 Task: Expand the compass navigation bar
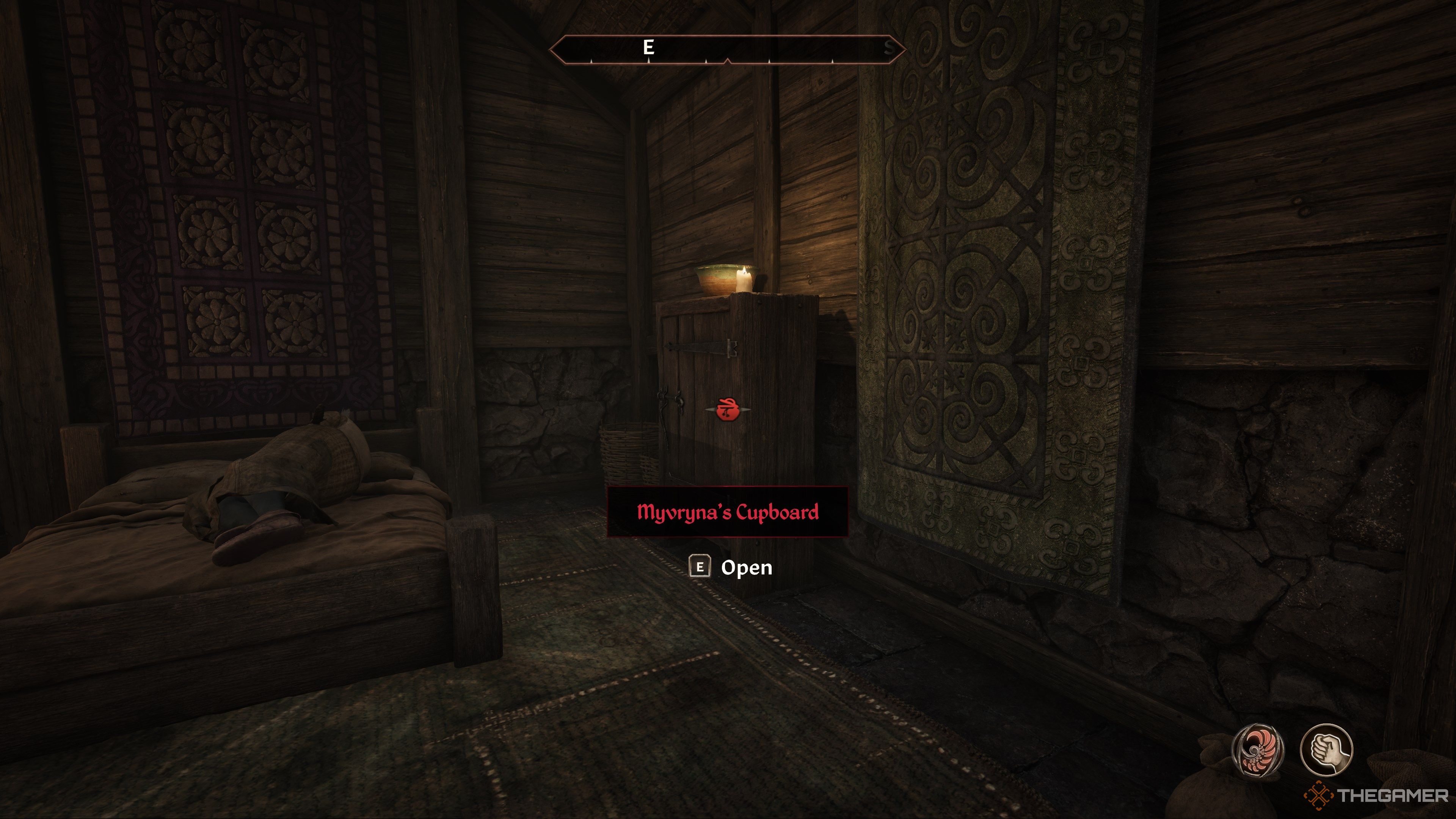pos(729,50)
